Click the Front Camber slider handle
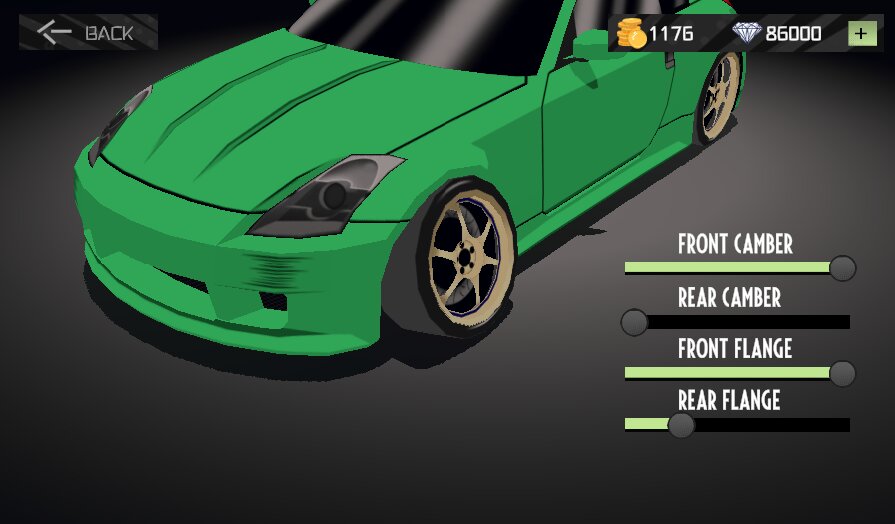 click(843, 268)
